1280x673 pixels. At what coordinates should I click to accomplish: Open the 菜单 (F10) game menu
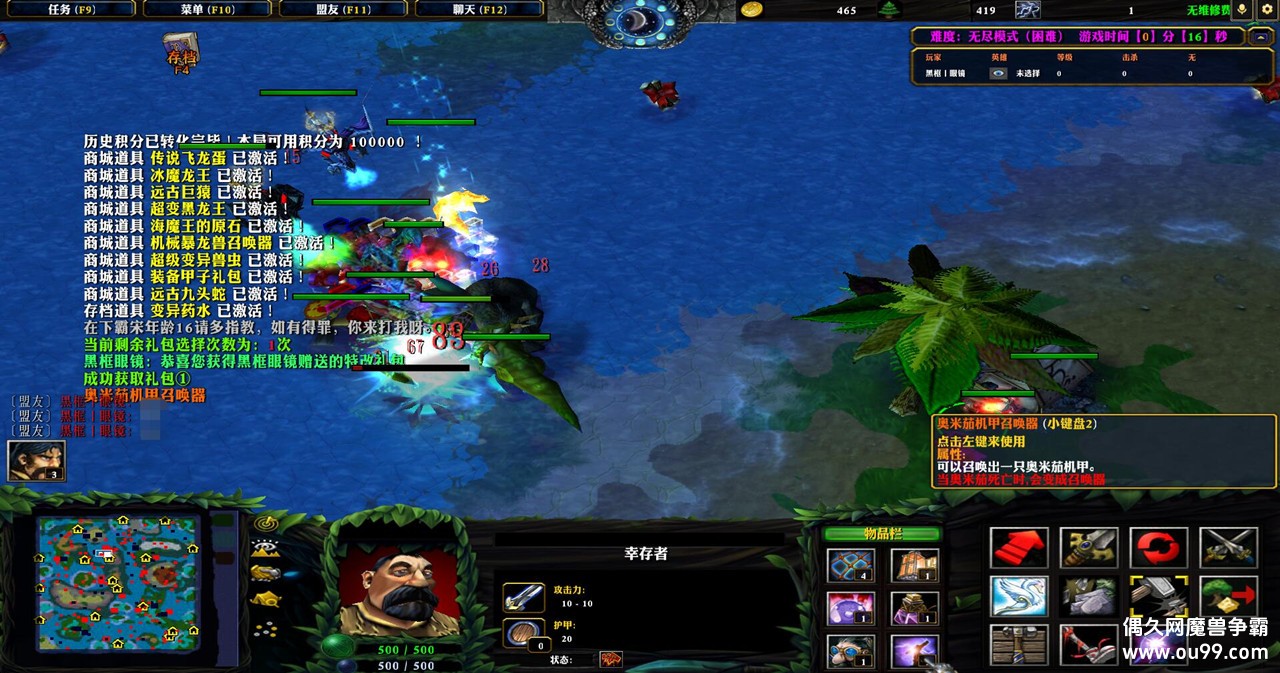[x=206, y=9]
